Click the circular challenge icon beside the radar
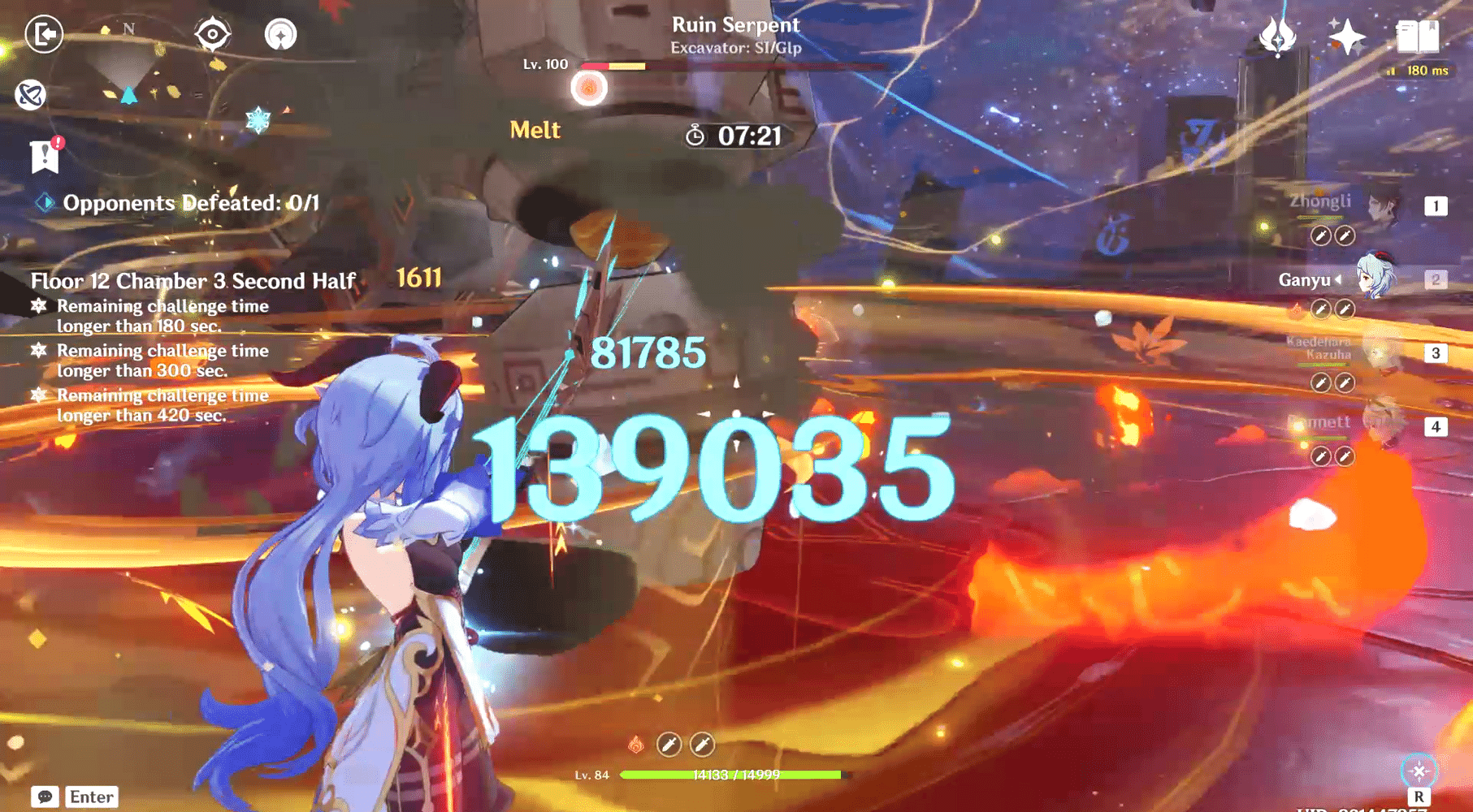Viewport: 1473px width, 812px height. pos(280,33)
